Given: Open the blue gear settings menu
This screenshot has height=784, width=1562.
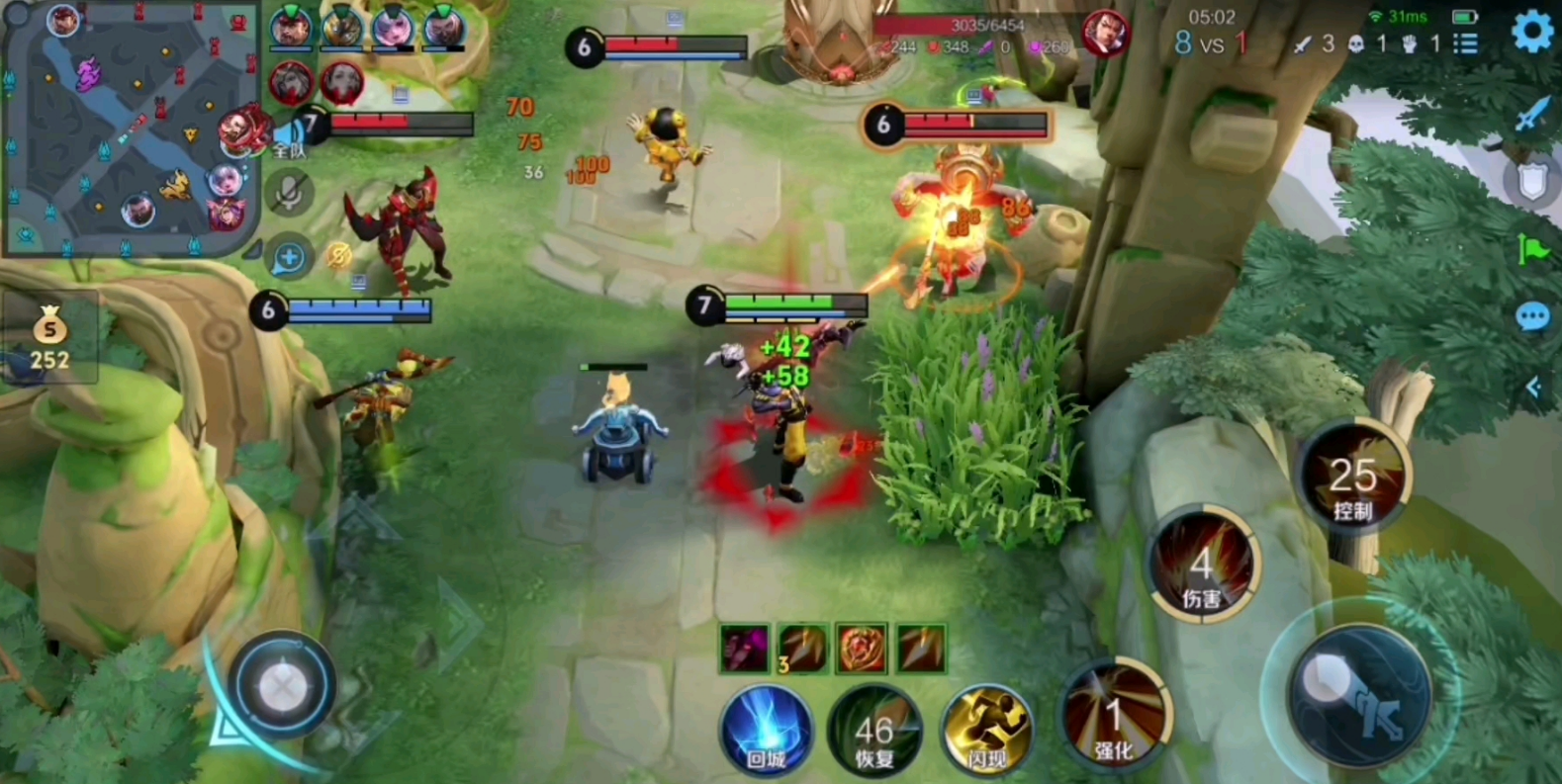Looking at the screenshot, I should [x=1531, y=33].
